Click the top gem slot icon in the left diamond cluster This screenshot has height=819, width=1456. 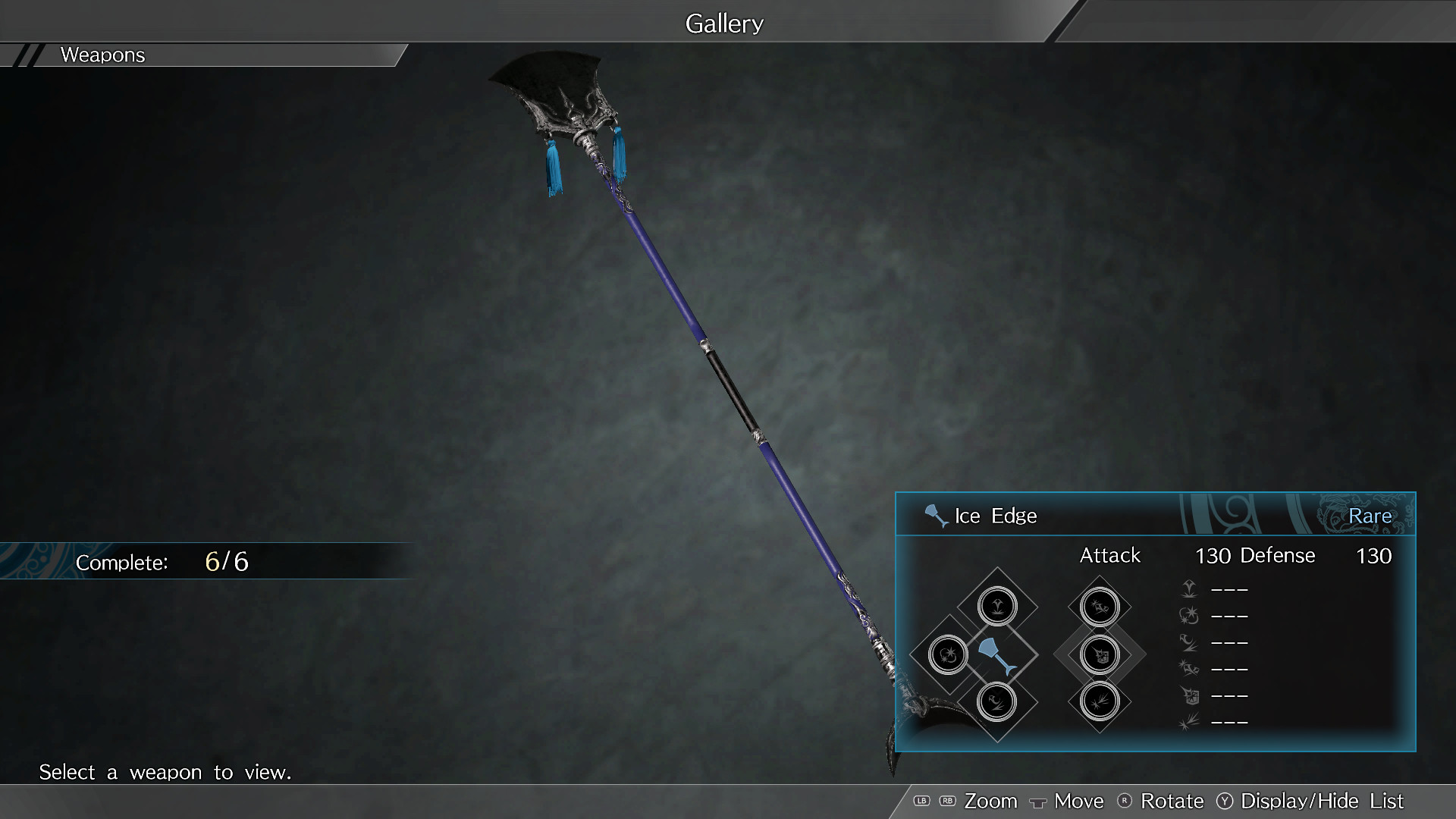tap(999, 604)
